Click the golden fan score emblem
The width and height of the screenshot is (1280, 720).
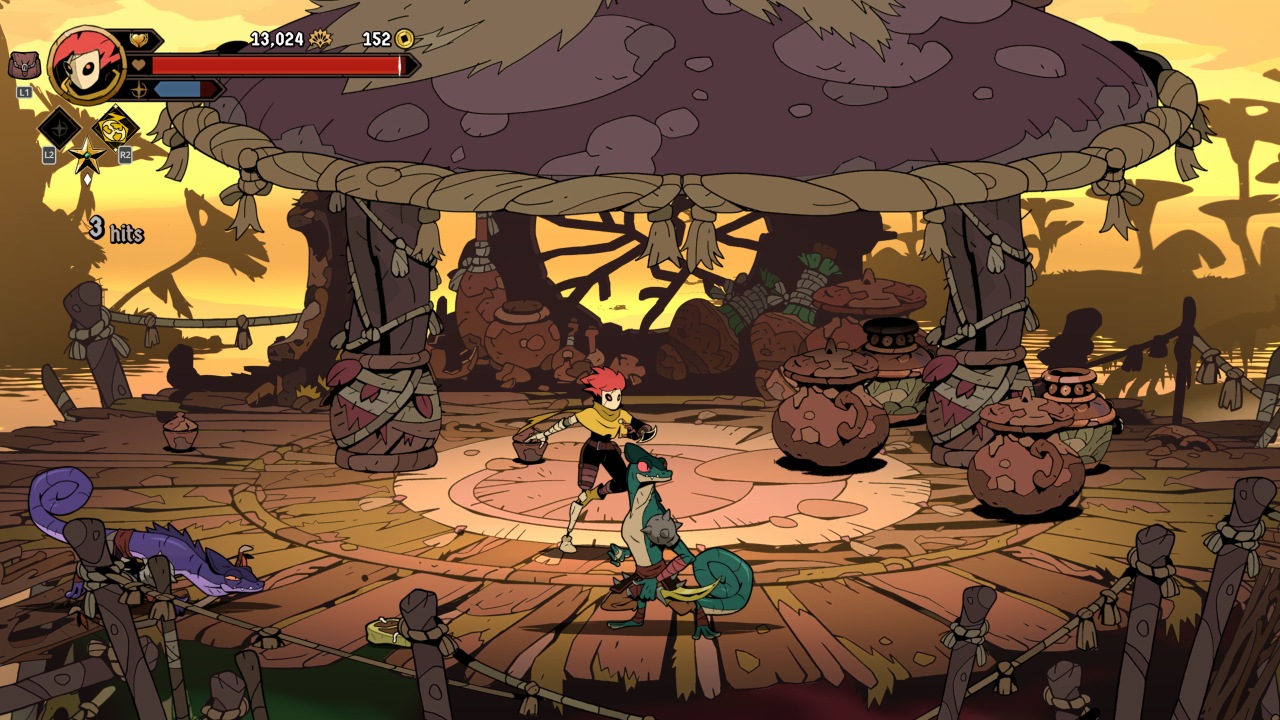point(320,39)
